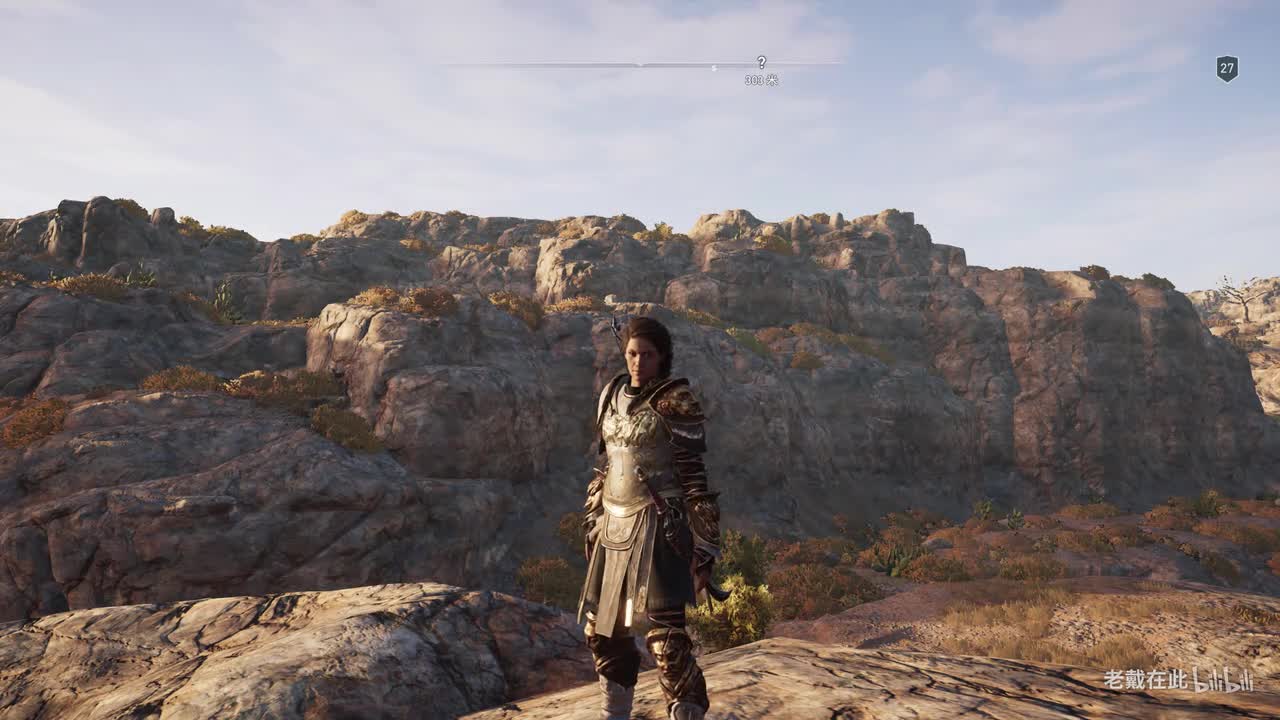Screen dimensions: 1280x720
Task: Open the bilibili watermark logo
Action: 1222,681
